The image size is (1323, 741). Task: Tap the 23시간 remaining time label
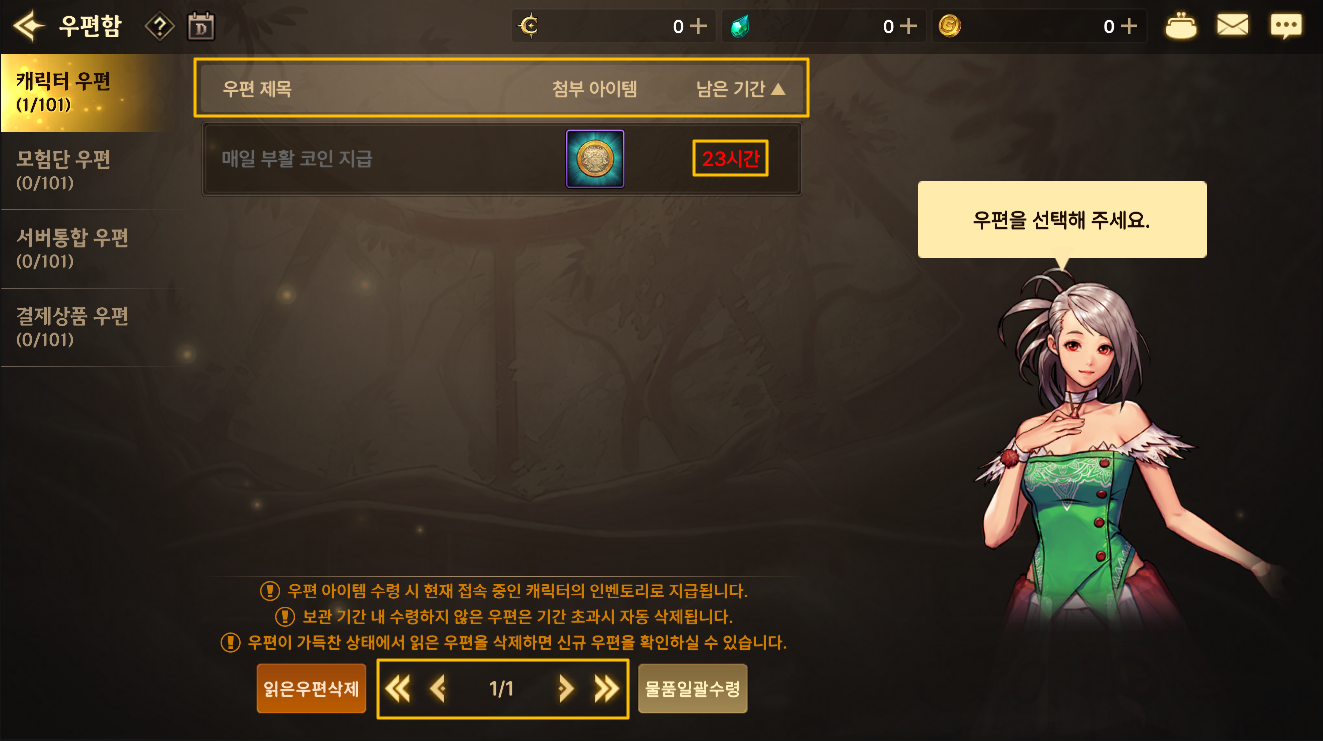[x=731, y=158]
